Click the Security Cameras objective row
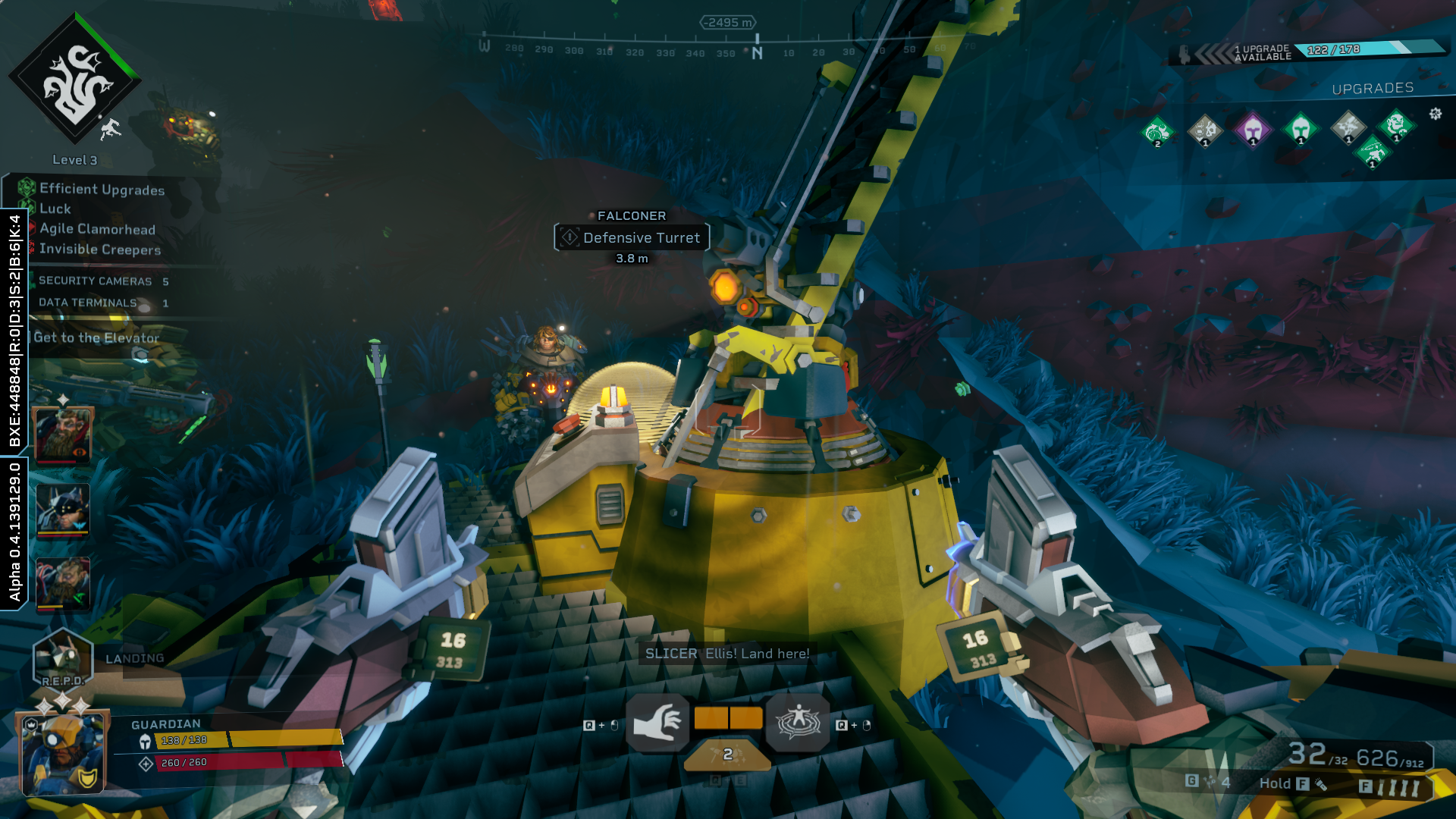 point(96,281)
